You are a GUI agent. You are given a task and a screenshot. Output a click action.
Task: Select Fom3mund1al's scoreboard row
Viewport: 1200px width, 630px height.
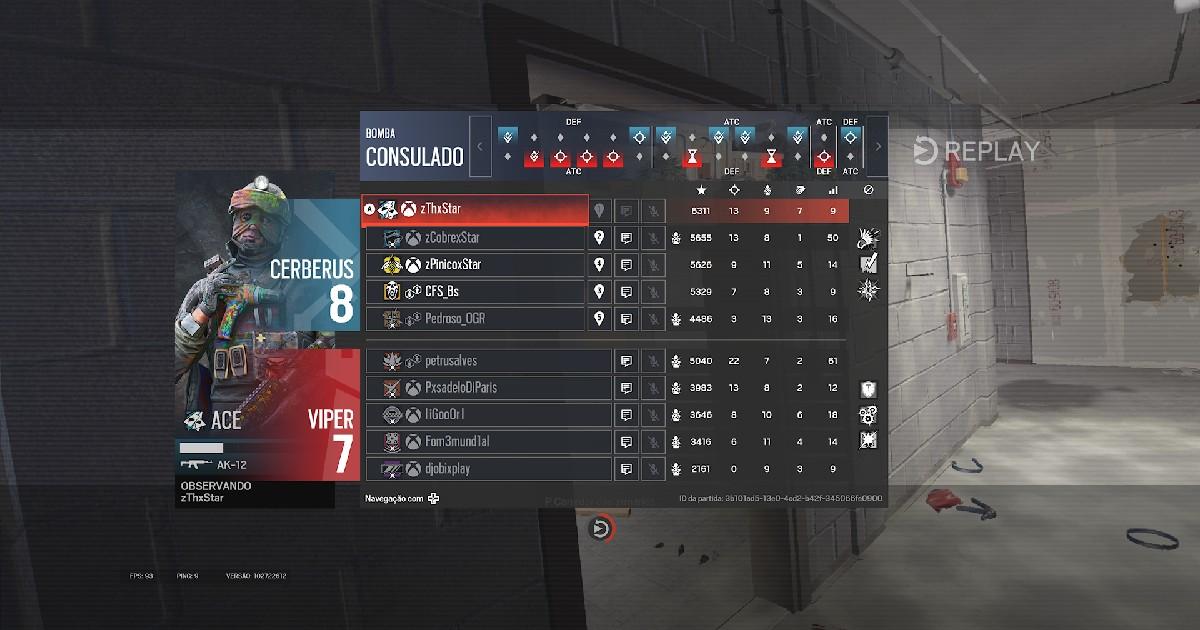tap(488, 442)
